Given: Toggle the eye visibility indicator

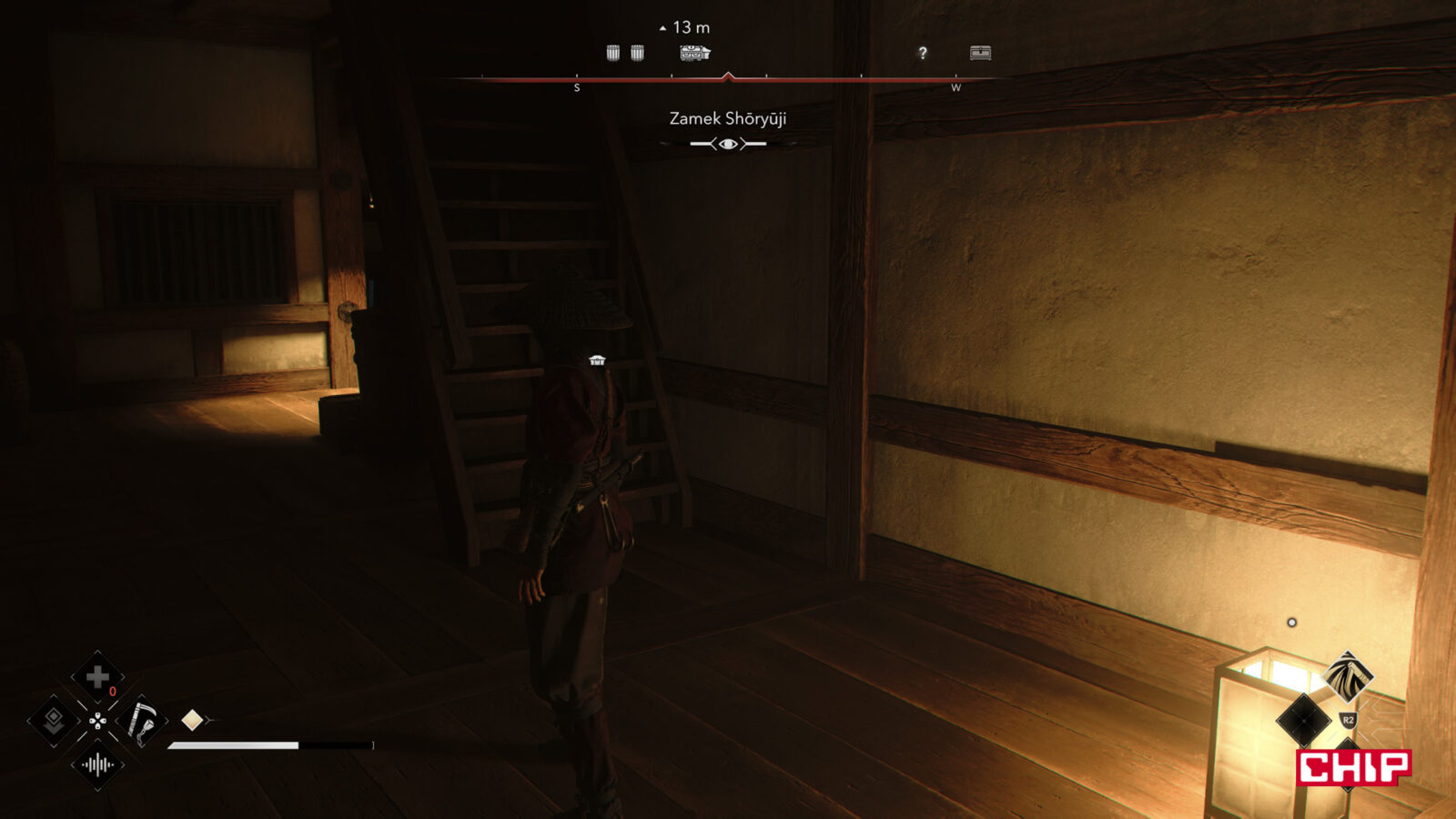Looking at the screenshot, I should coord(728,144).
